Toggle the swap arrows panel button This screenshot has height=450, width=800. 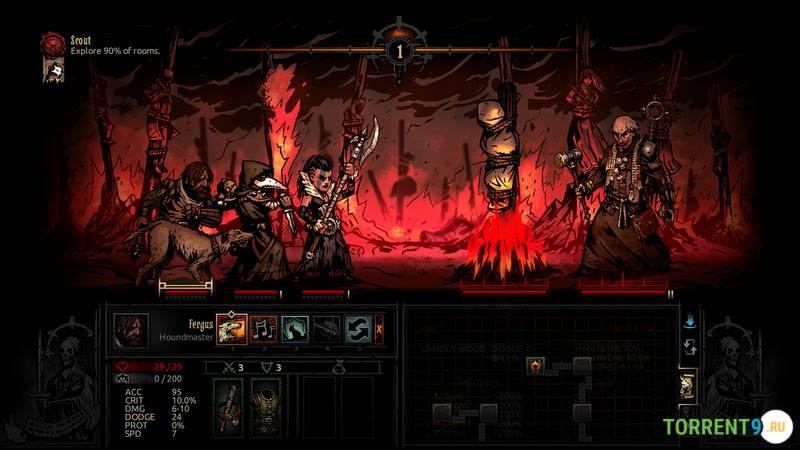(x=689, y=347)
